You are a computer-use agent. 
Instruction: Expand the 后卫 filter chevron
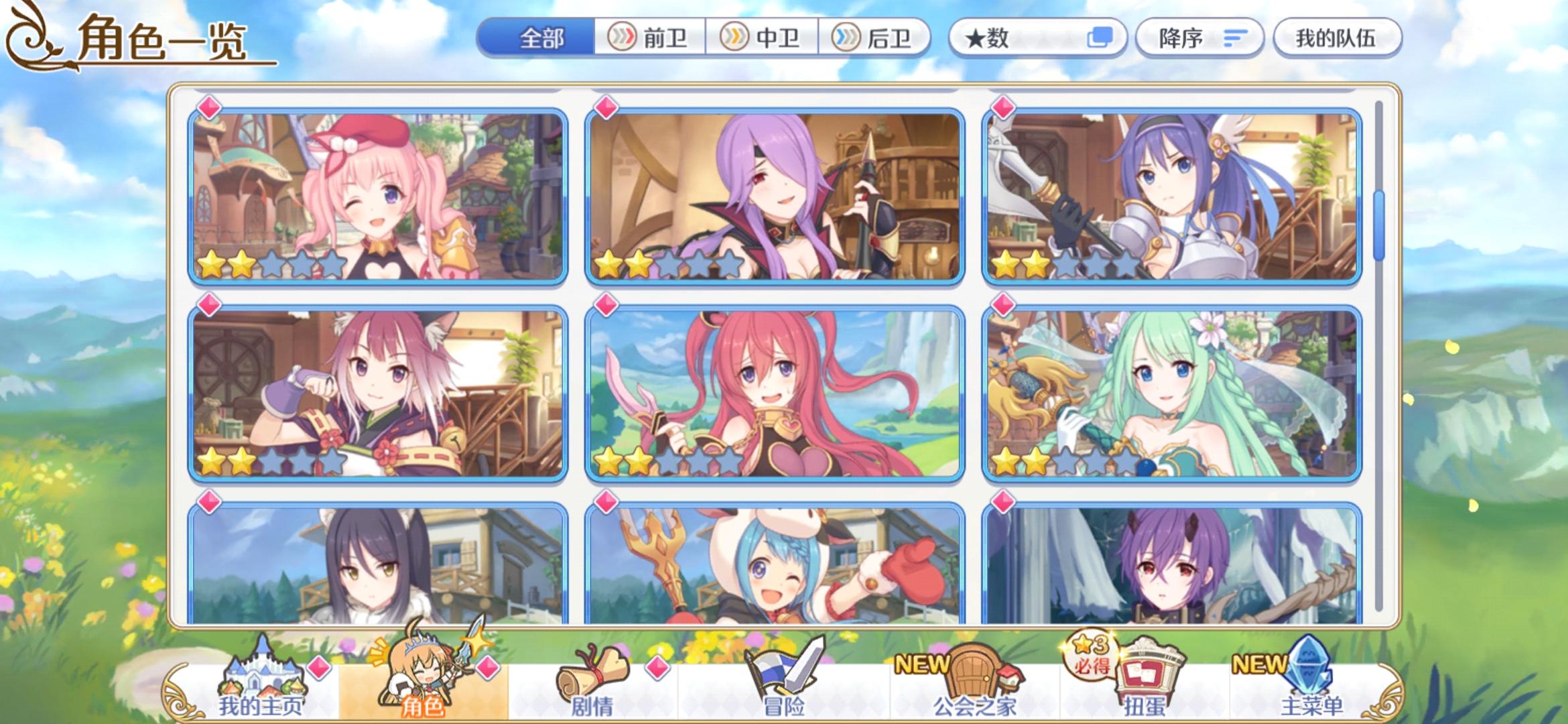coord(846,38)
